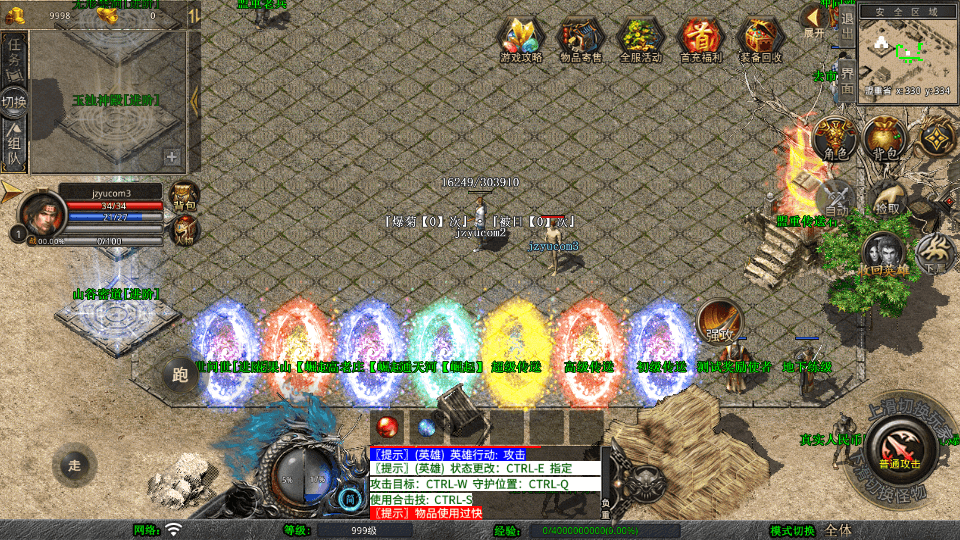Click the 展开 expand arrow button
The height and width of the screenshot is (540, 960).
[x=815, y=20]
